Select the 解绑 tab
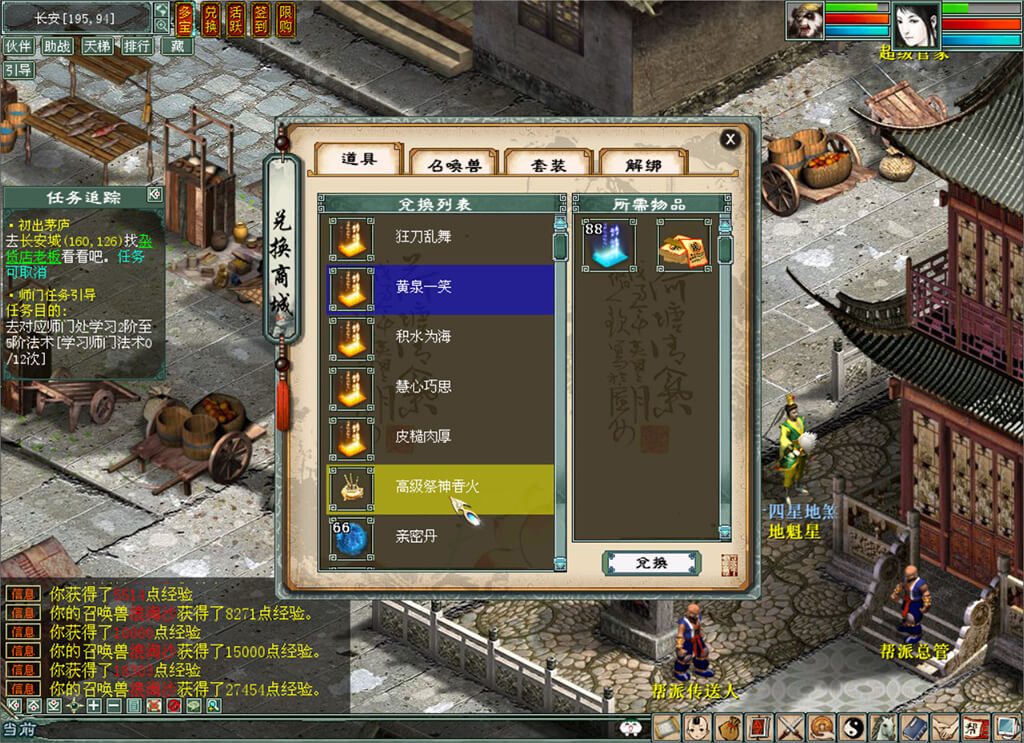The width and height of the screenshot is (1024, 743). click(x=643, y=163)
